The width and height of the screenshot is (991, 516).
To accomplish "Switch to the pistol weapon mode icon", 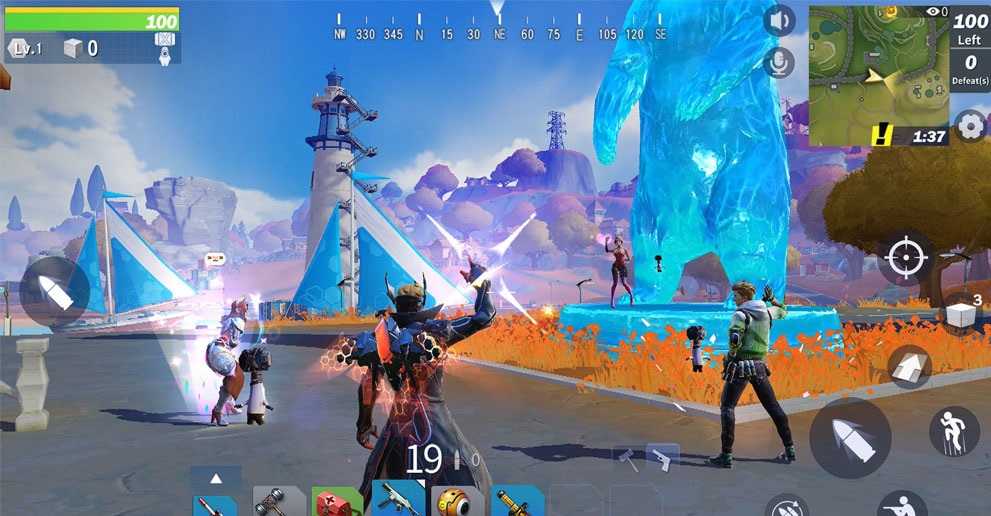I will tap(662, 458).
